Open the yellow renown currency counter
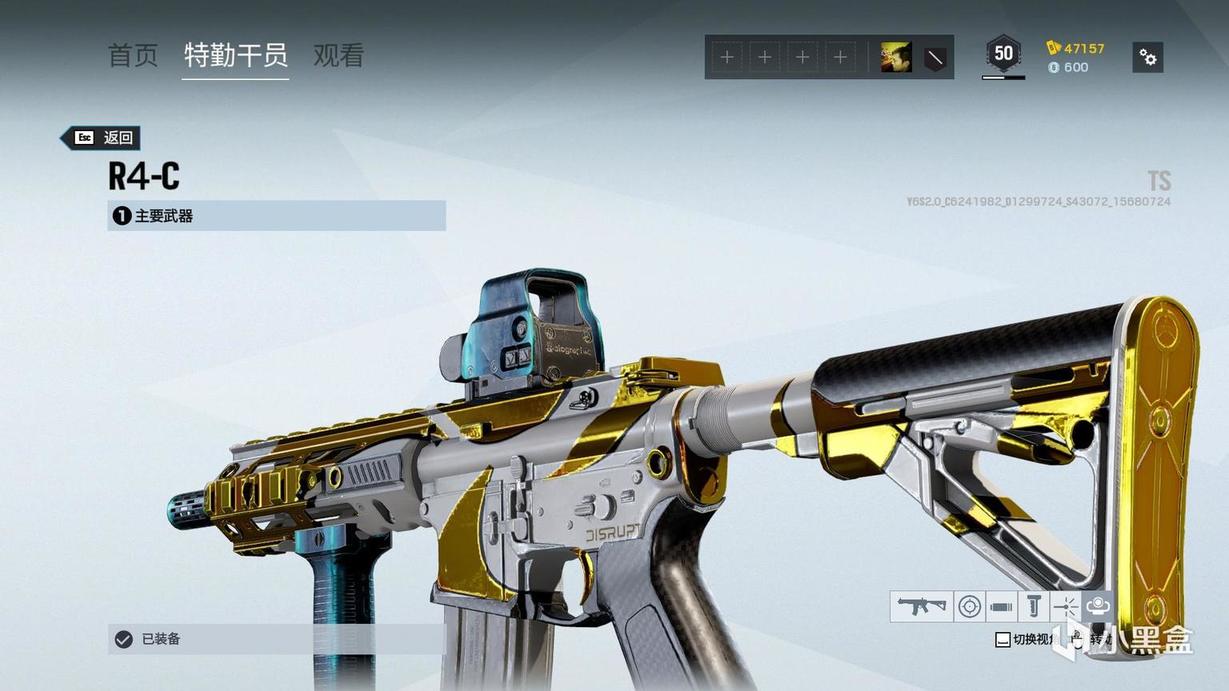Viewport: 1229px width, 691px height. [1076, 48]
